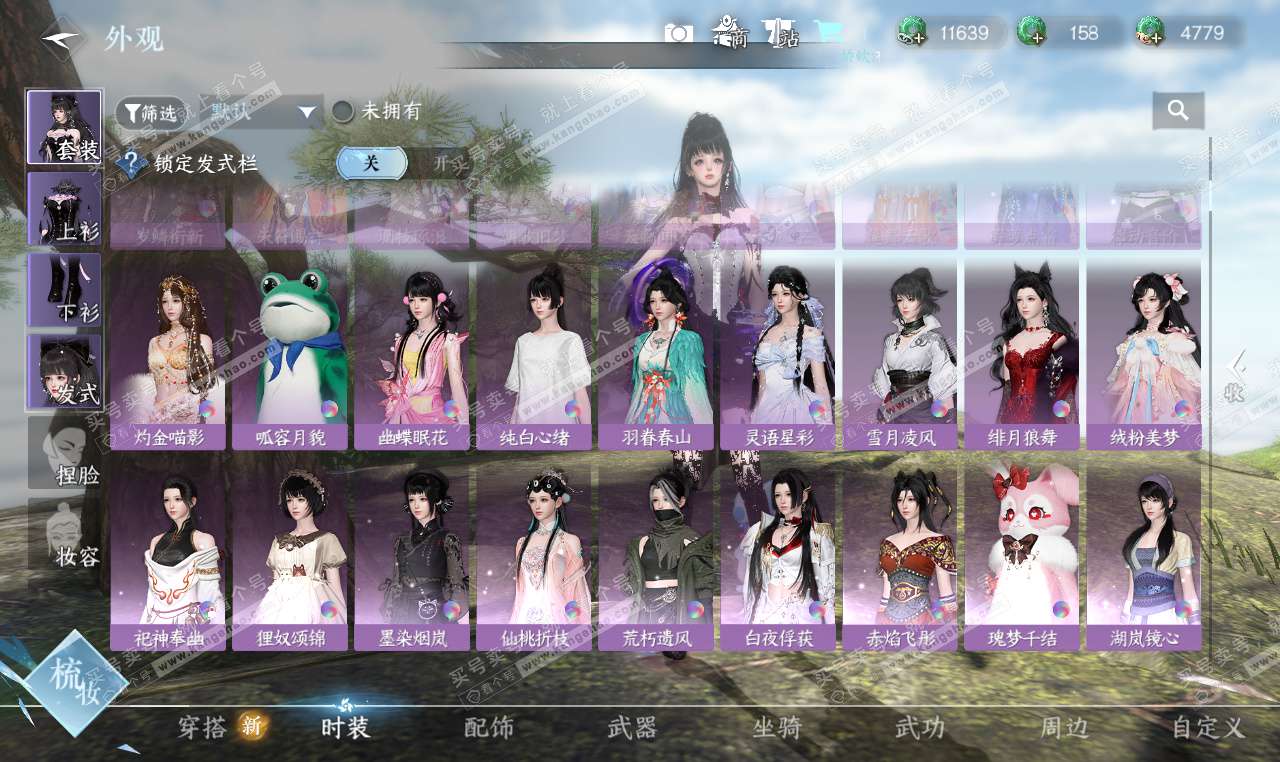Image resolution: width=1280 pixels, height=762 pixels.
Task: Pick the 绯月狼舞 red dress outfit
Action: (1022, 357)
